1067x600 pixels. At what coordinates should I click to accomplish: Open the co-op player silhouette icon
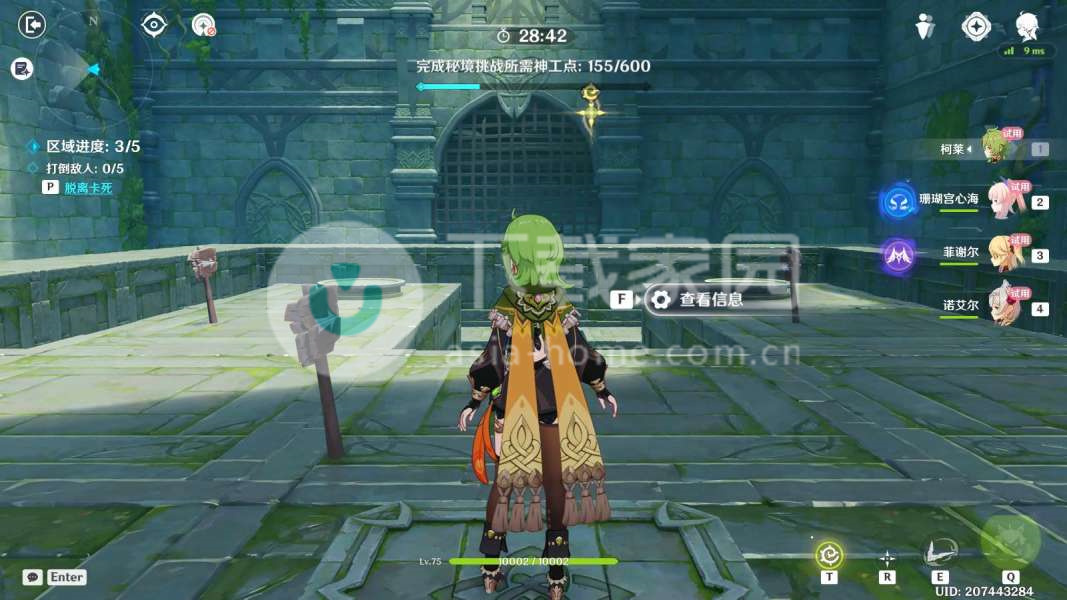point(925,27)
